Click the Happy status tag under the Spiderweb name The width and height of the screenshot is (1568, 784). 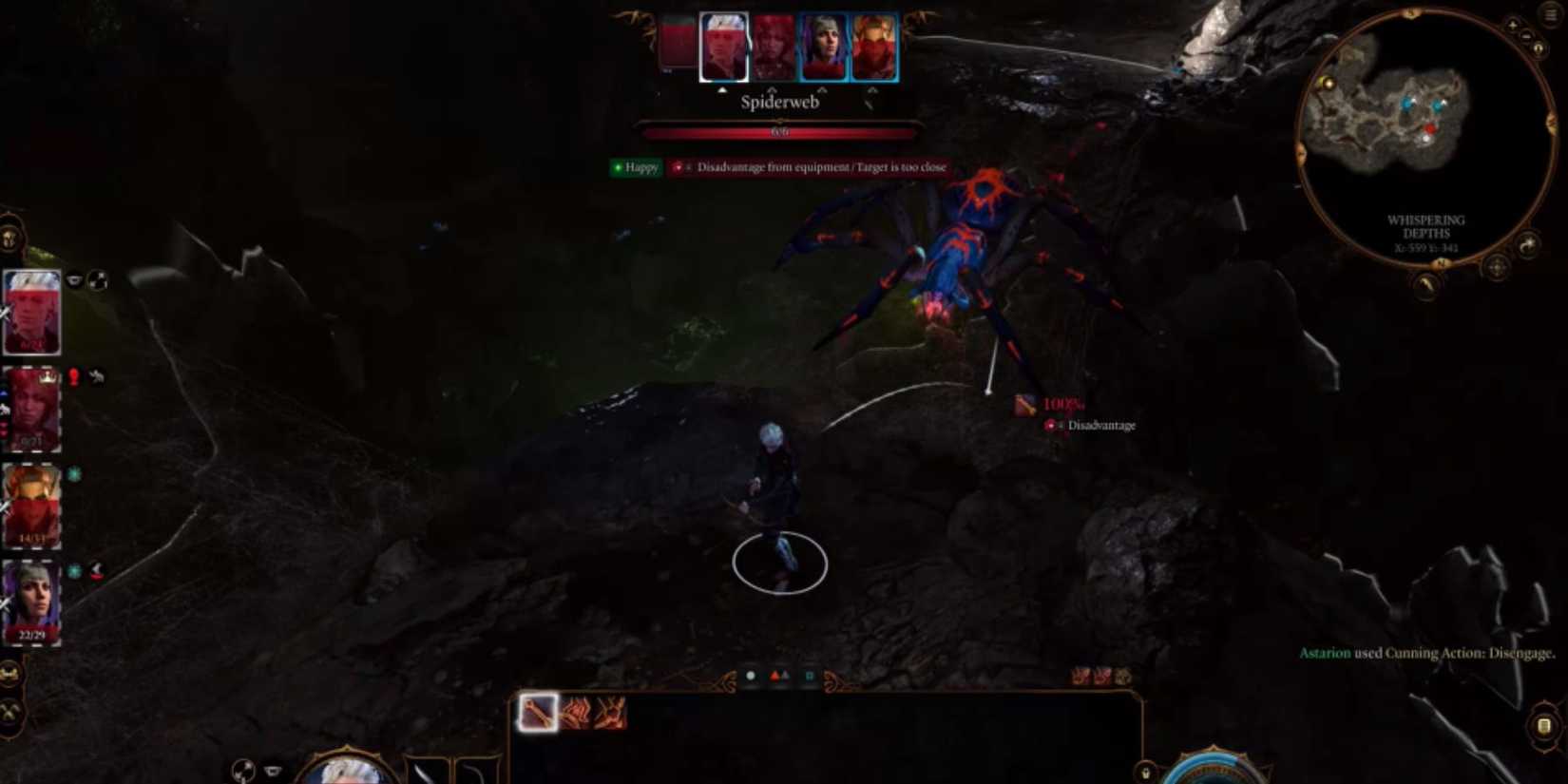click(635, 167)
